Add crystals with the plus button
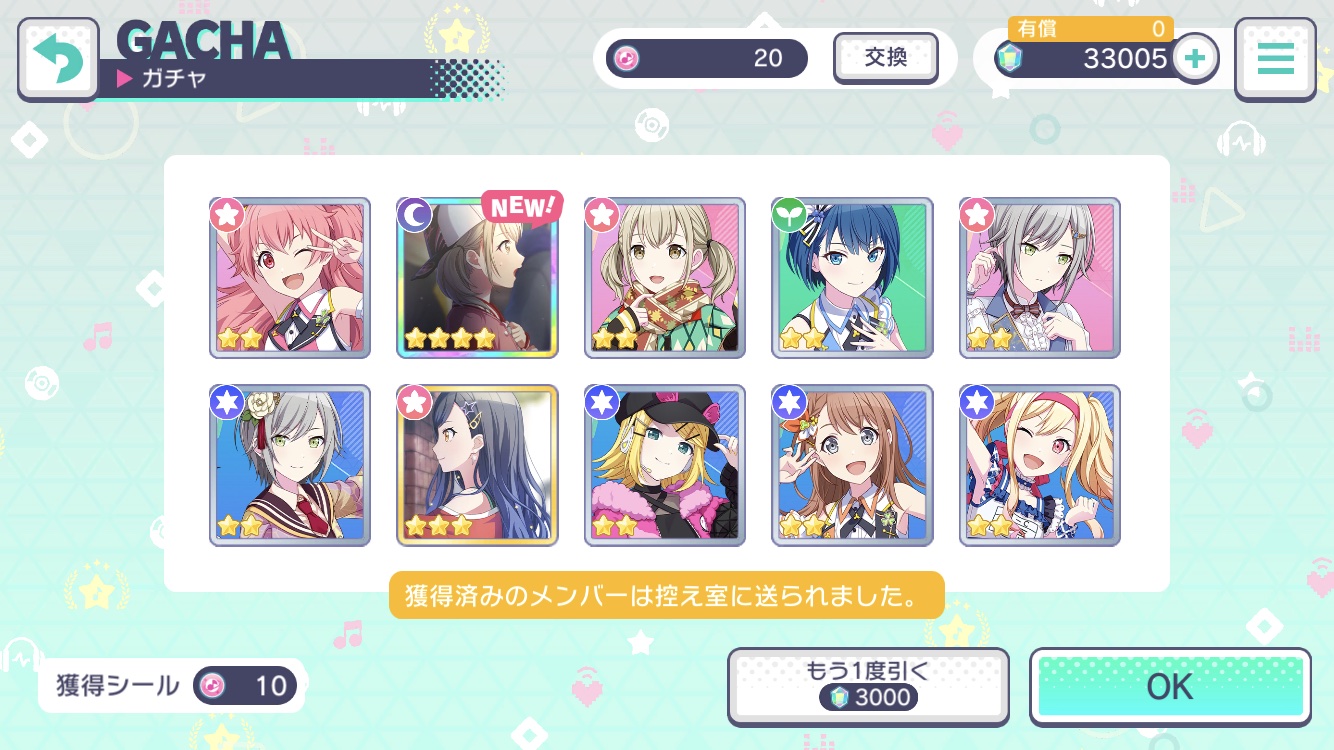The width and height of the screenshot is (1334, 750). 1194,59
